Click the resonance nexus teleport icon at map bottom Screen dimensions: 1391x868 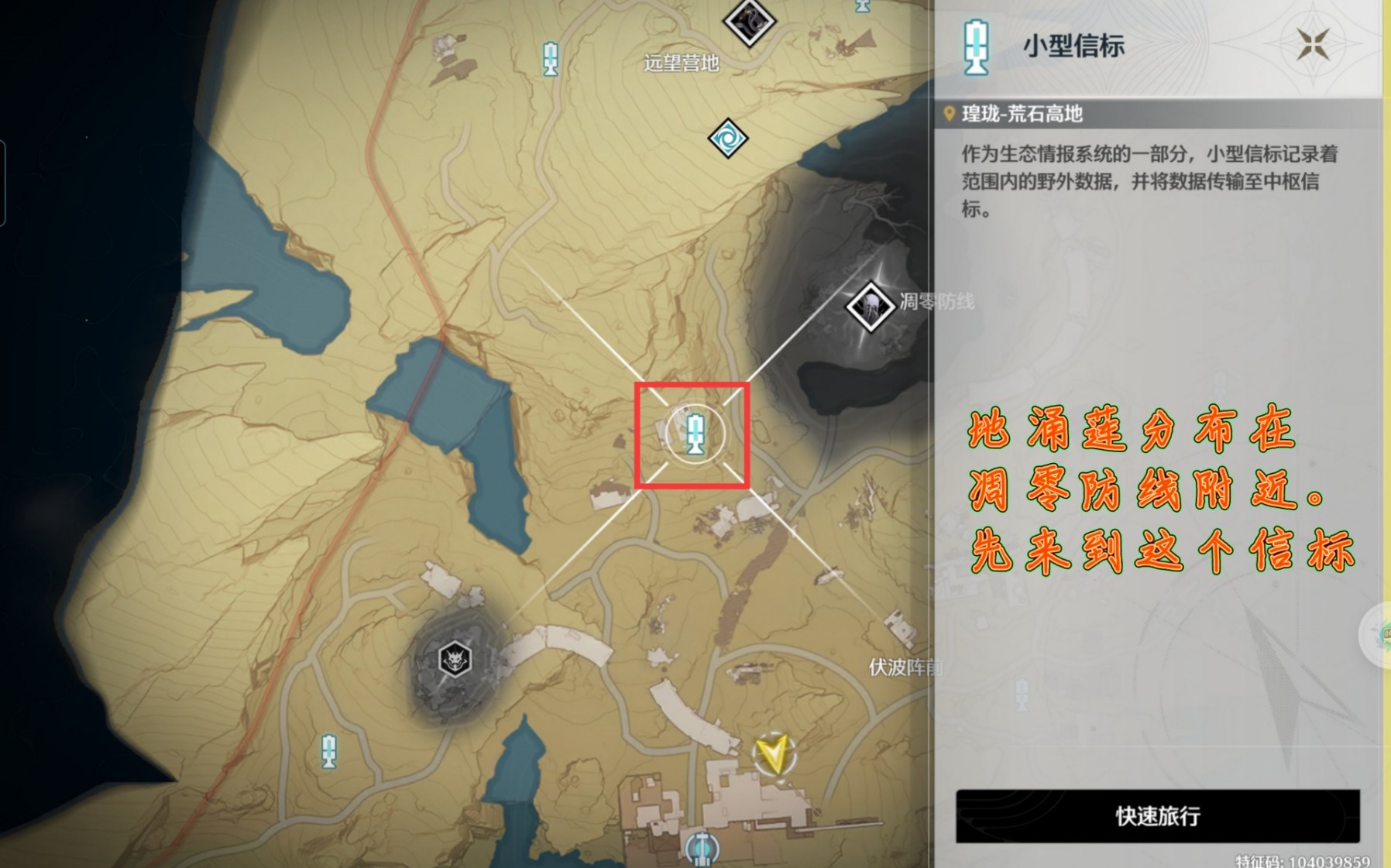point(701,849)
